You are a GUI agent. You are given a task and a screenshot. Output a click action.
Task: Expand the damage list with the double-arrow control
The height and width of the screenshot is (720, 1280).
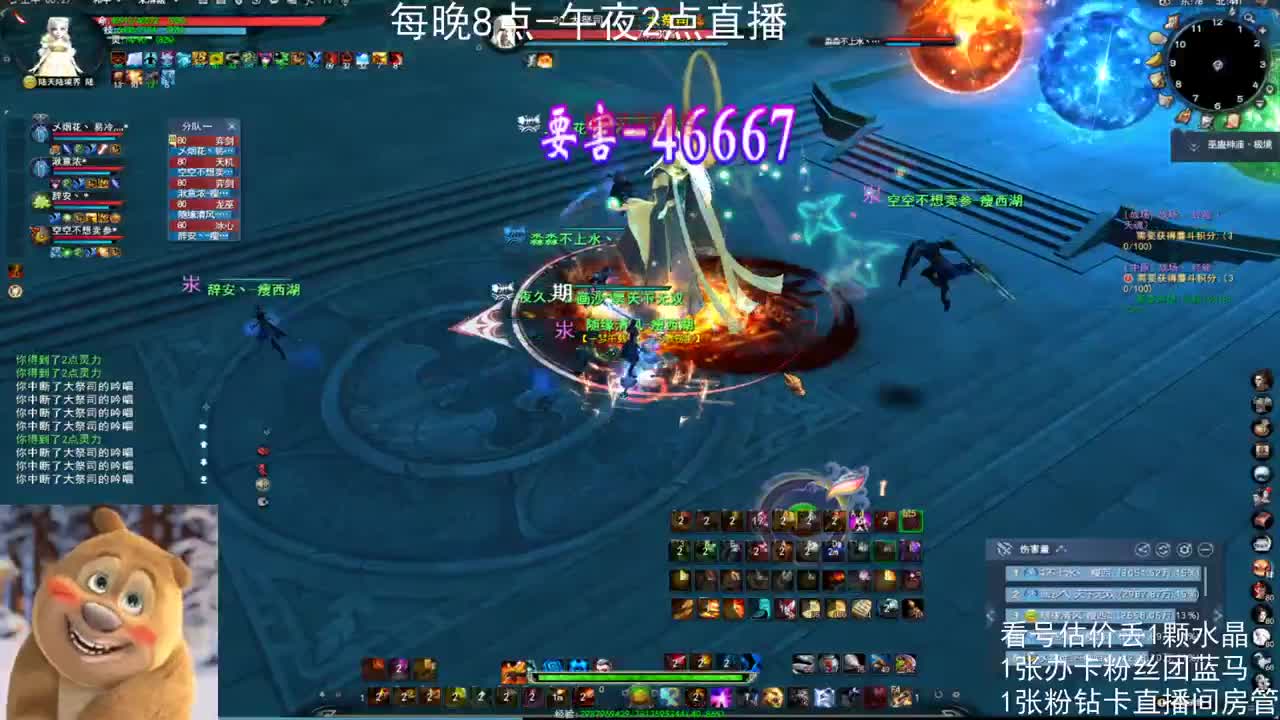(x=1217, y=614)
